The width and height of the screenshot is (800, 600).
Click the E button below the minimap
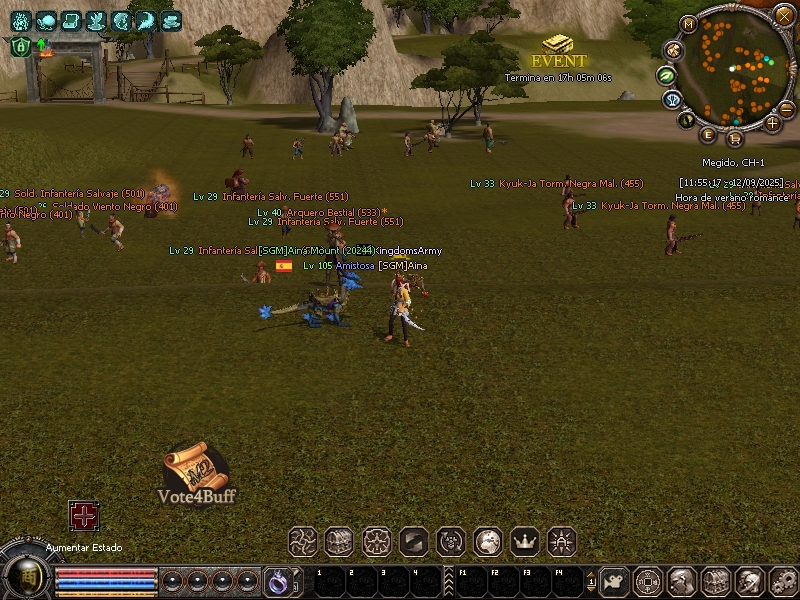pyautogui.click(x=708, y=134)
